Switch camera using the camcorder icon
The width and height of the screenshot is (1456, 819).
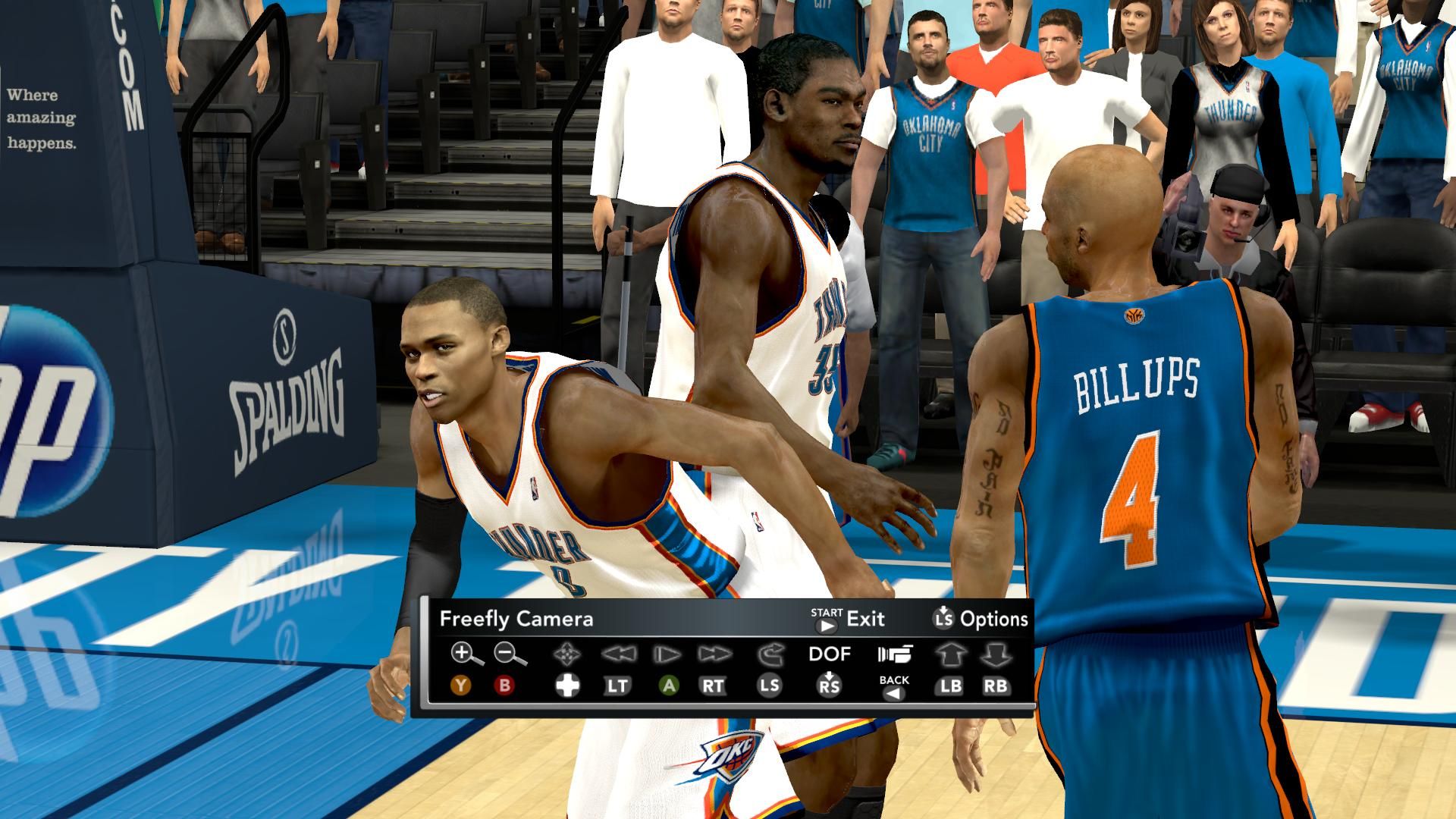coord(895,654)
